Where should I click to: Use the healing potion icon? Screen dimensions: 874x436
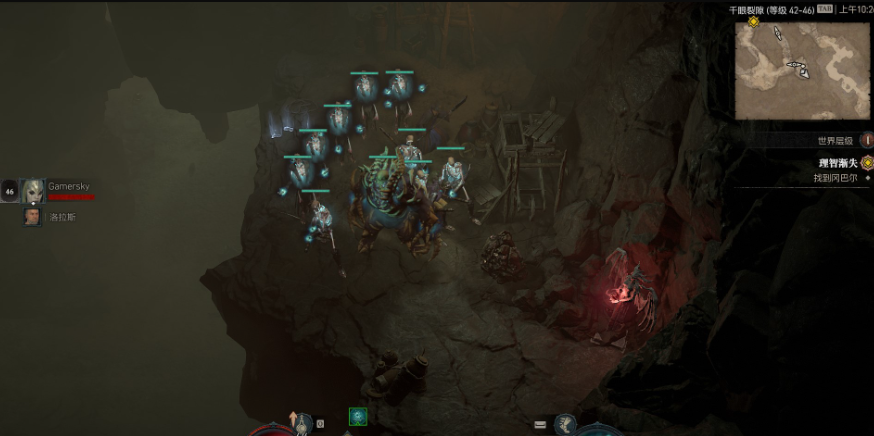click(301, 424)
